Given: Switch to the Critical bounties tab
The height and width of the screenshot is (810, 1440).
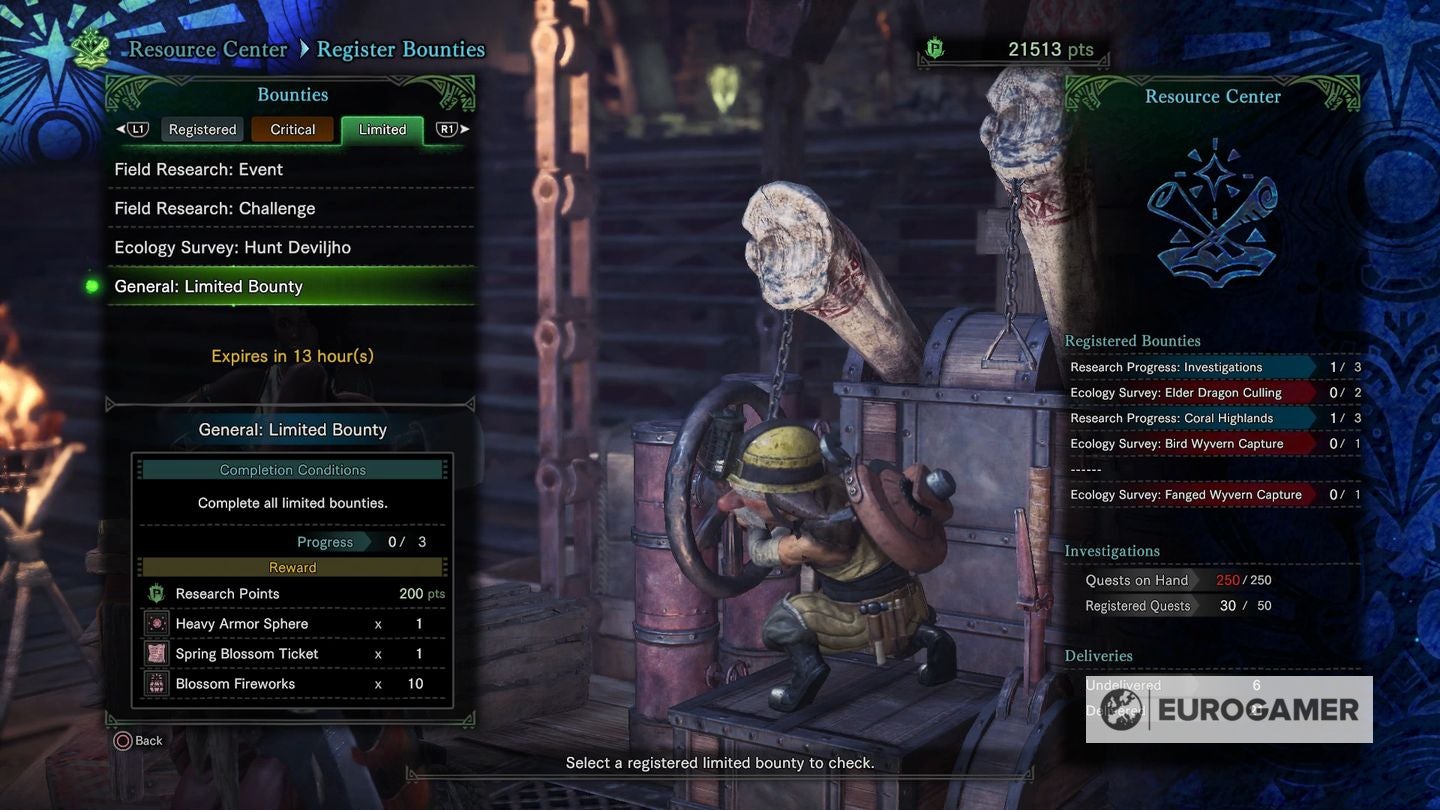Looking at the screenshot, I should click(292, 128).
